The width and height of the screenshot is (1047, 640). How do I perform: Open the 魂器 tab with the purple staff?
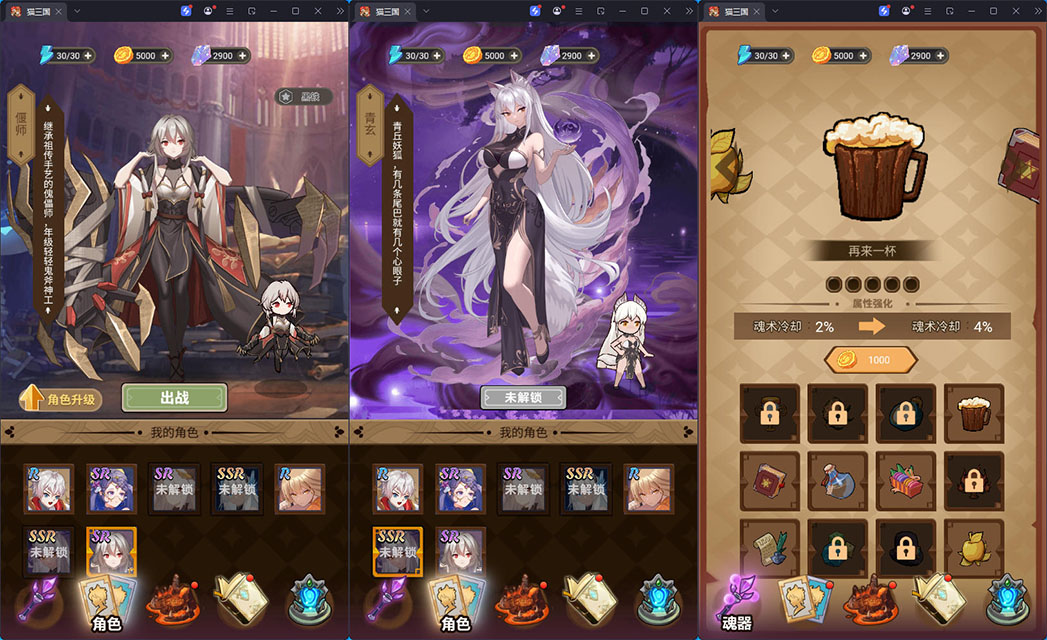coord(739,603)
